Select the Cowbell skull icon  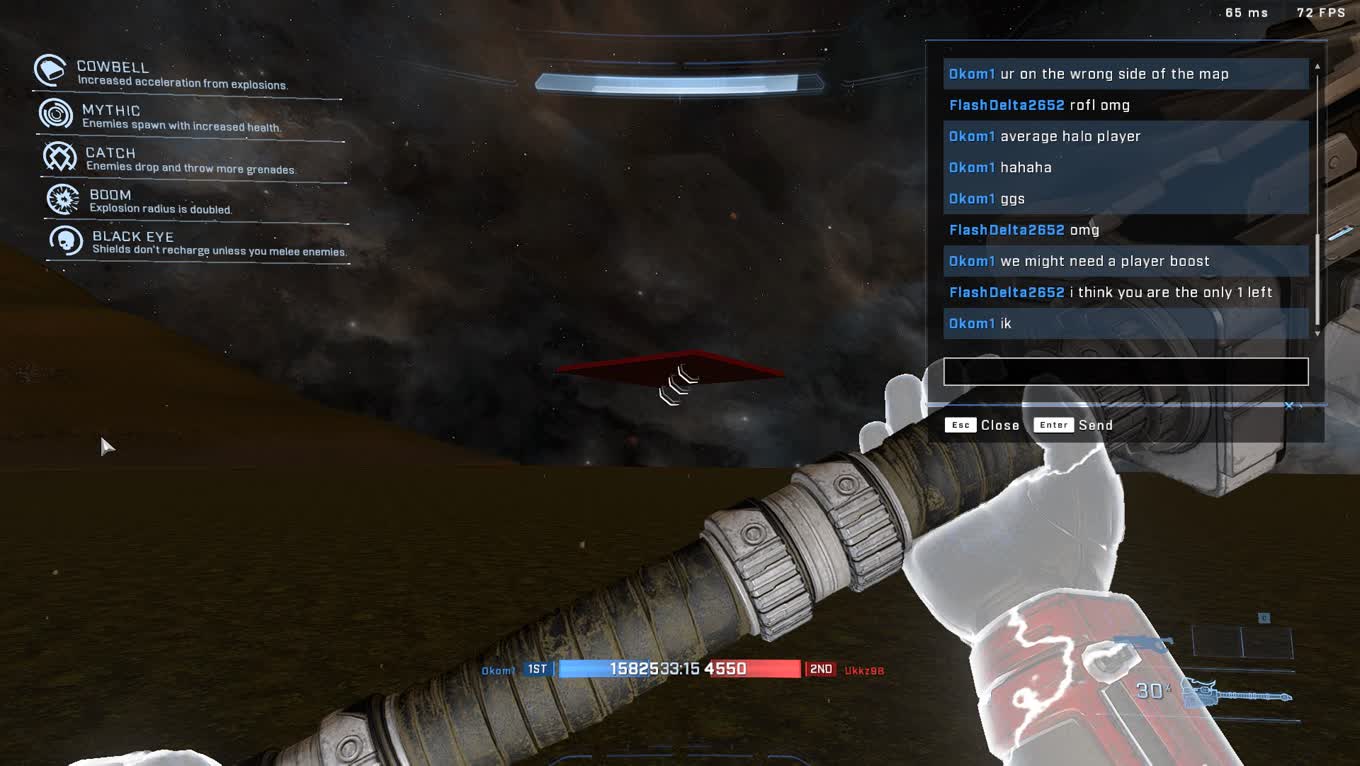(50, 71)
